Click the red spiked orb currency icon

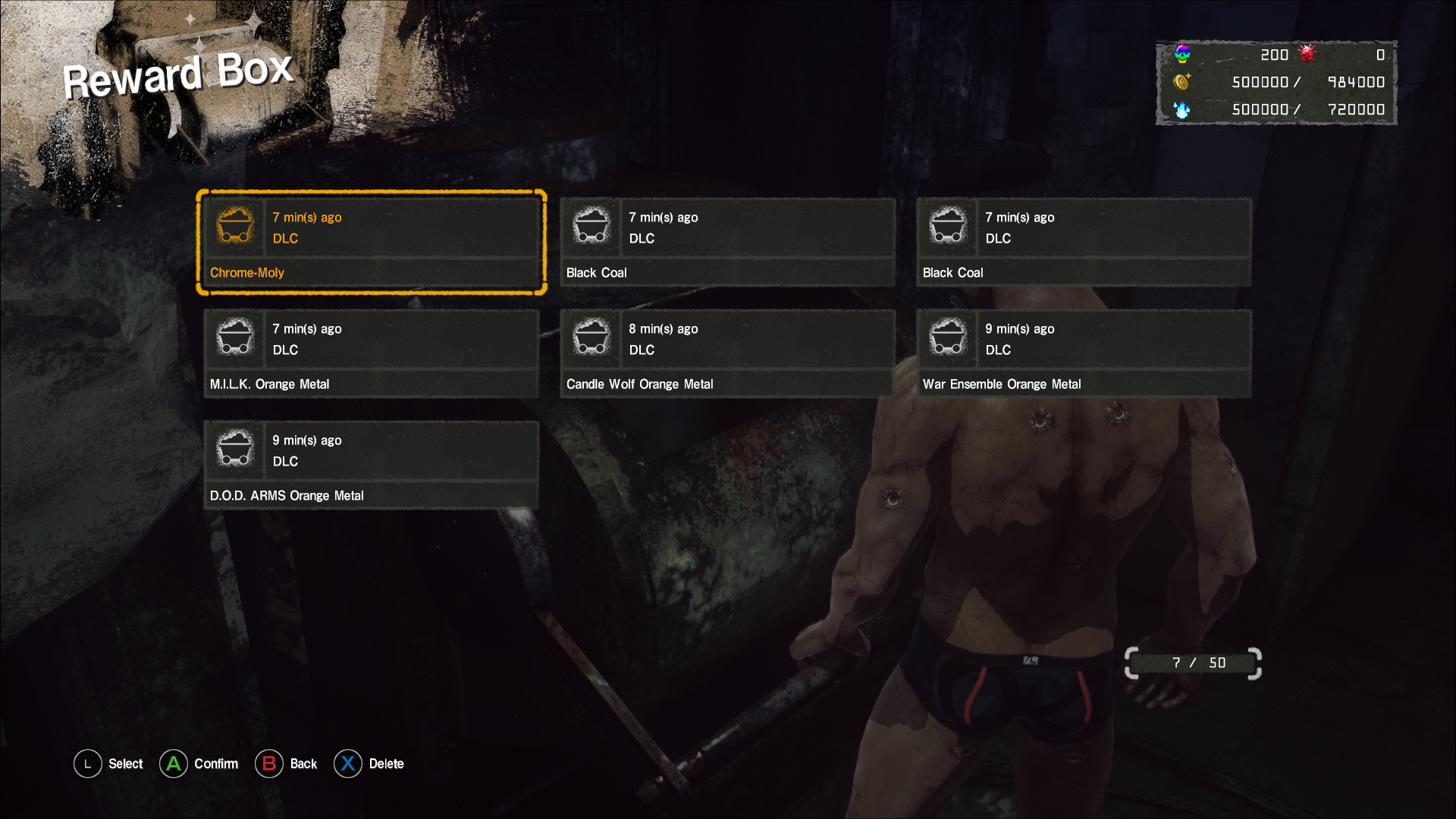point(1307,54)
